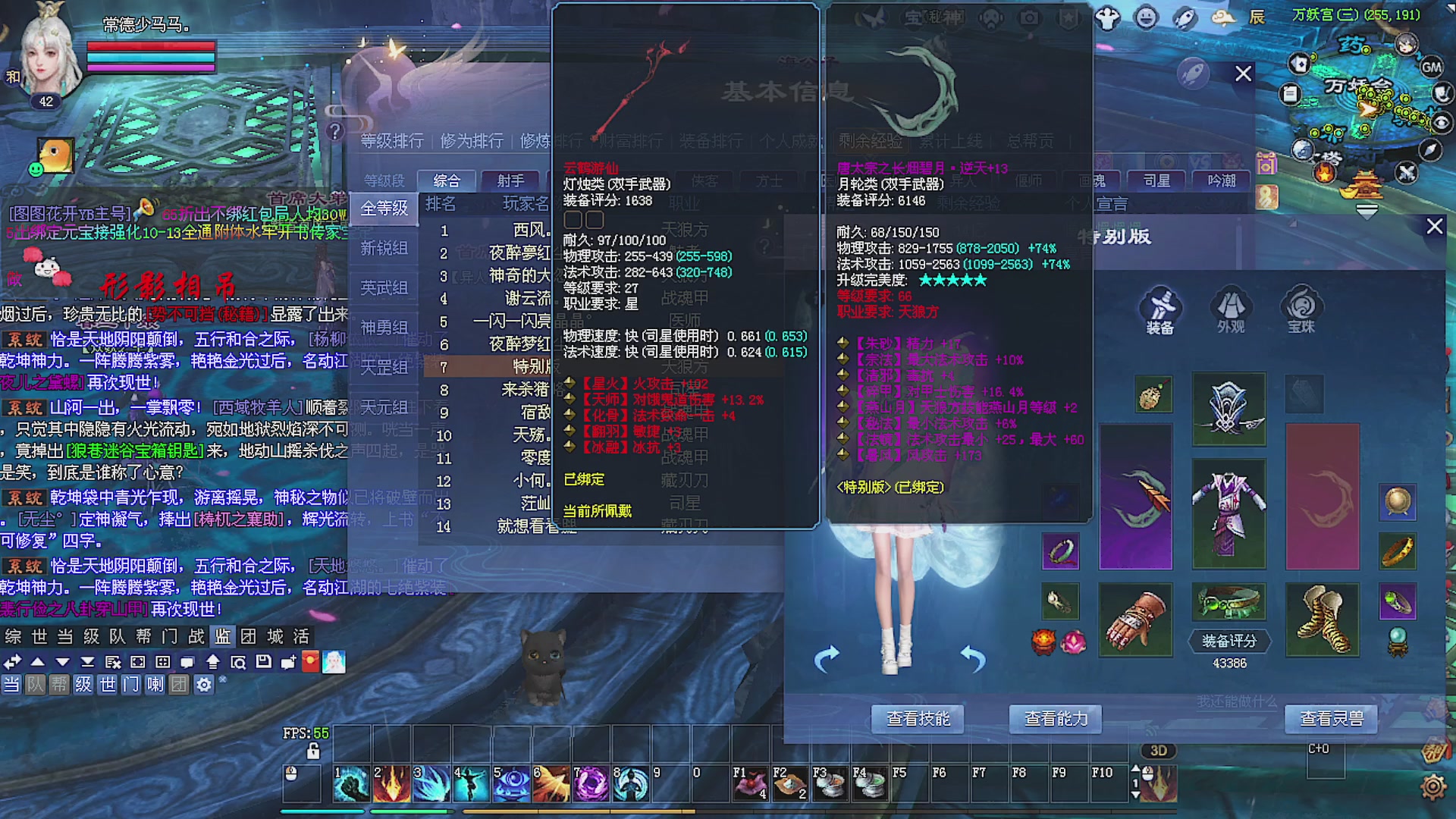The width and height of the screenshot is (1456, 819).
Task: Toggle the 帮 guild chat channel filter
Action: click(x=58, y=684)
